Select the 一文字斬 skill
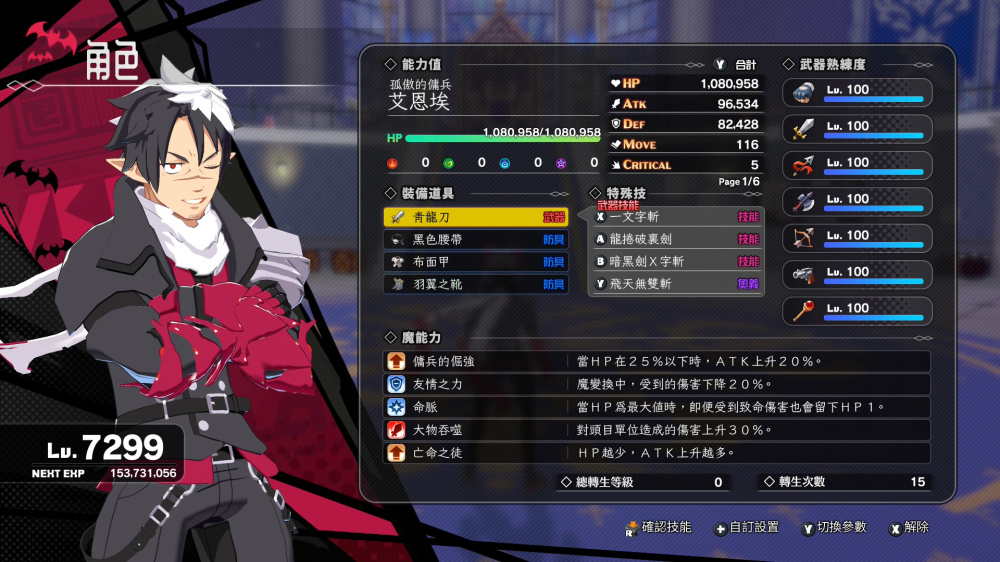The width and height of the screenshot is (1000, 562). pyautogui.click(x=677, y=217)
